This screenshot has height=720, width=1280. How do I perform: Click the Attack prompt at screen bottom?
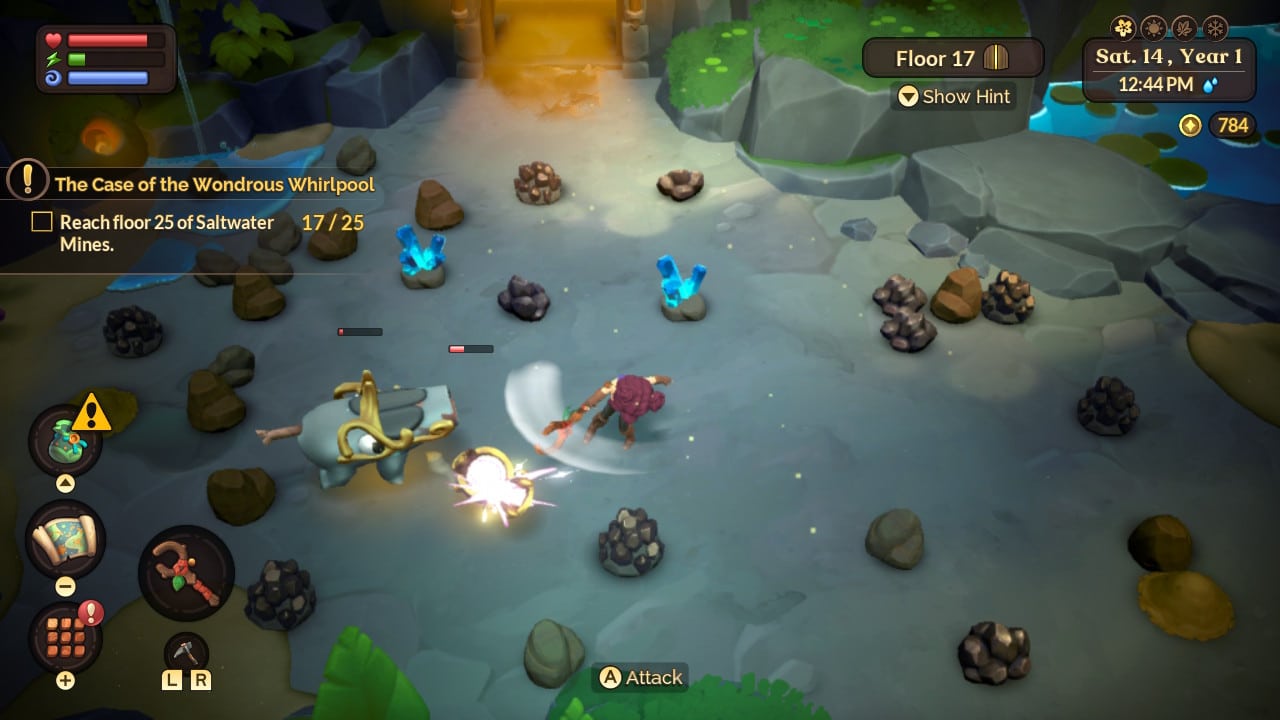point(640,677)
